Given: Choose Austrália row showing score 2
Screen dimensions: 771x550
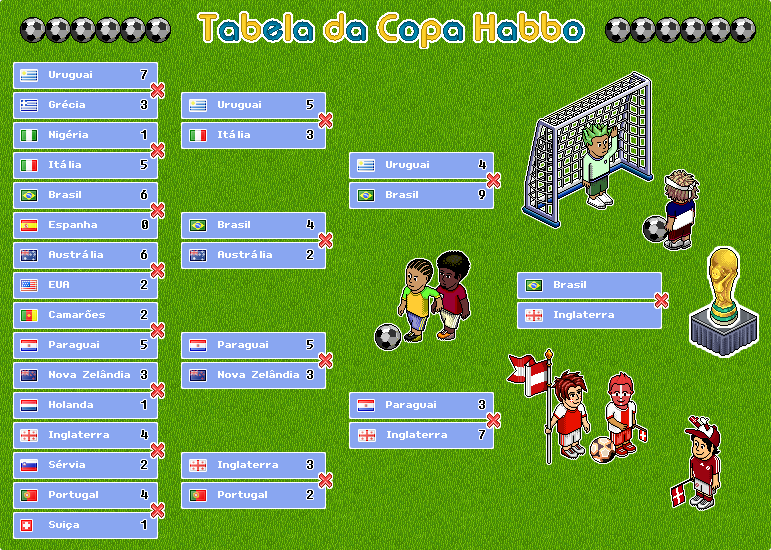Looking at the screenshot, I should click(x=253, y=255).
